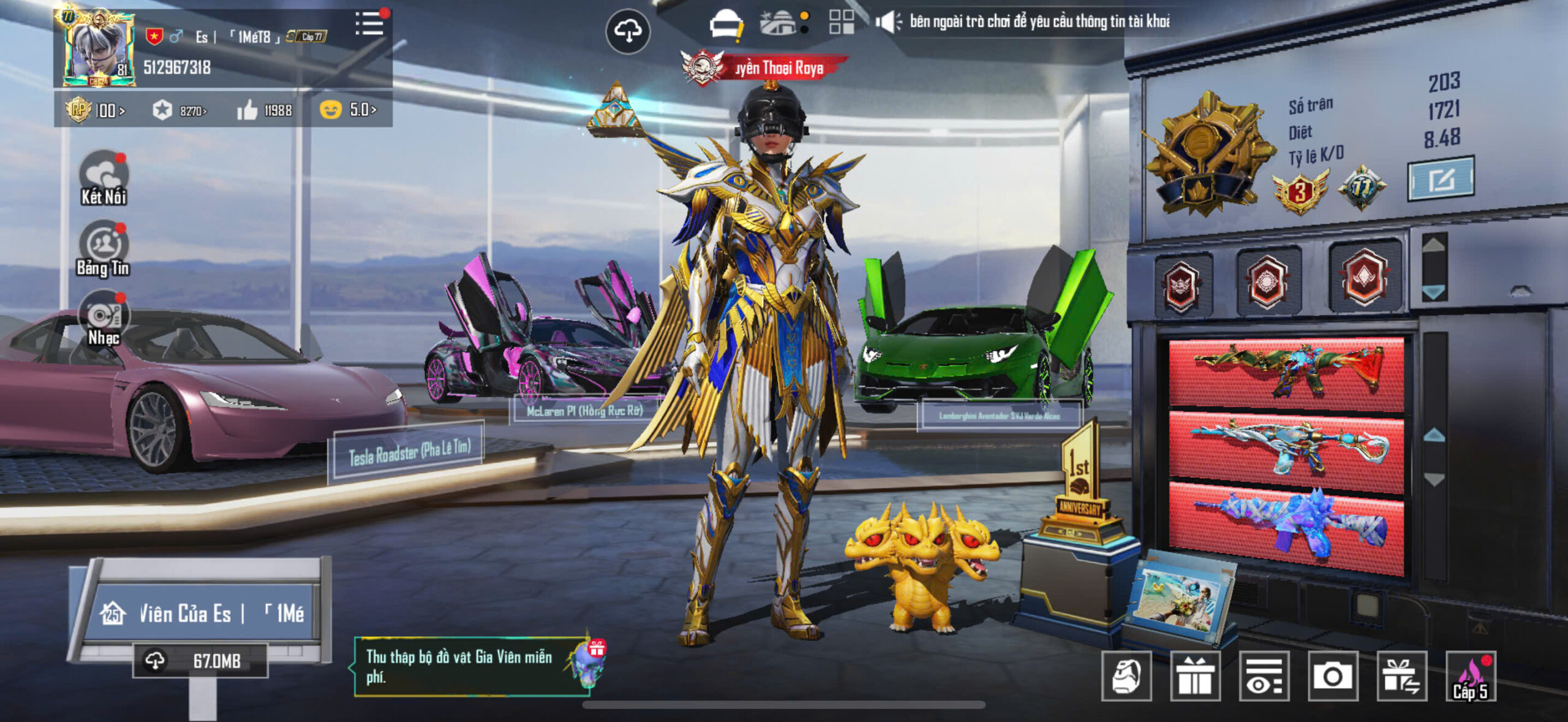This screenshot has width=1568, height=722.
Task: Tap the cloud download icon at top
Action: pos(628,31)
